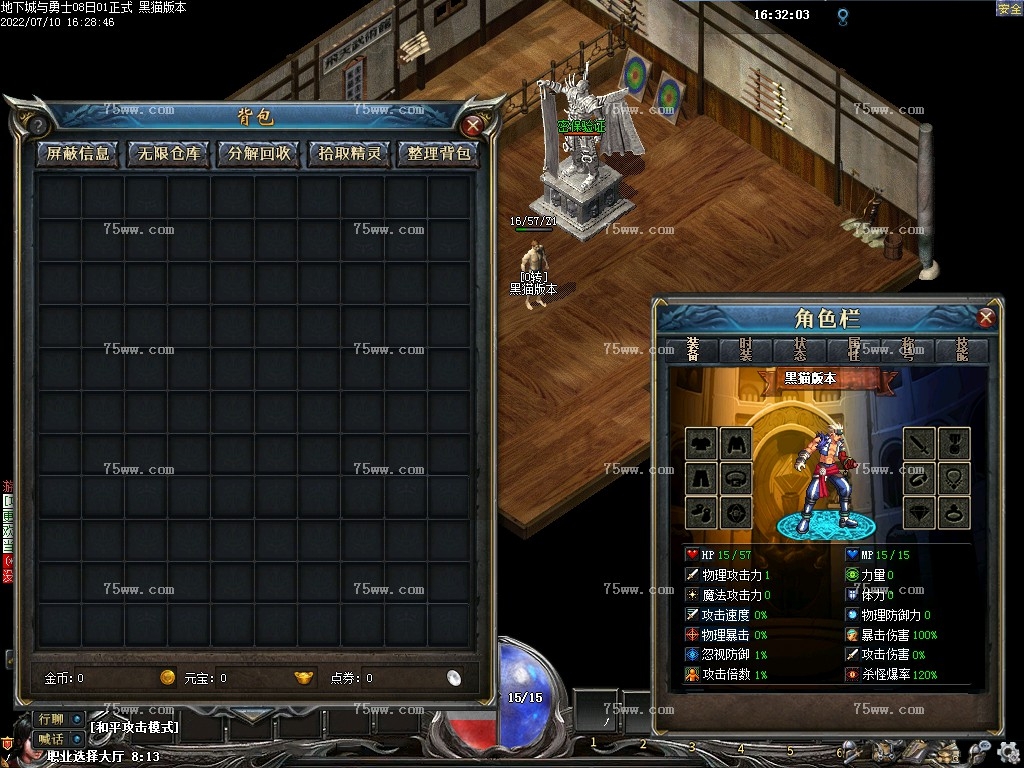Switch to the 时装 costume tab
This screenshot has height=768, width=1024.
coord(746,349)
